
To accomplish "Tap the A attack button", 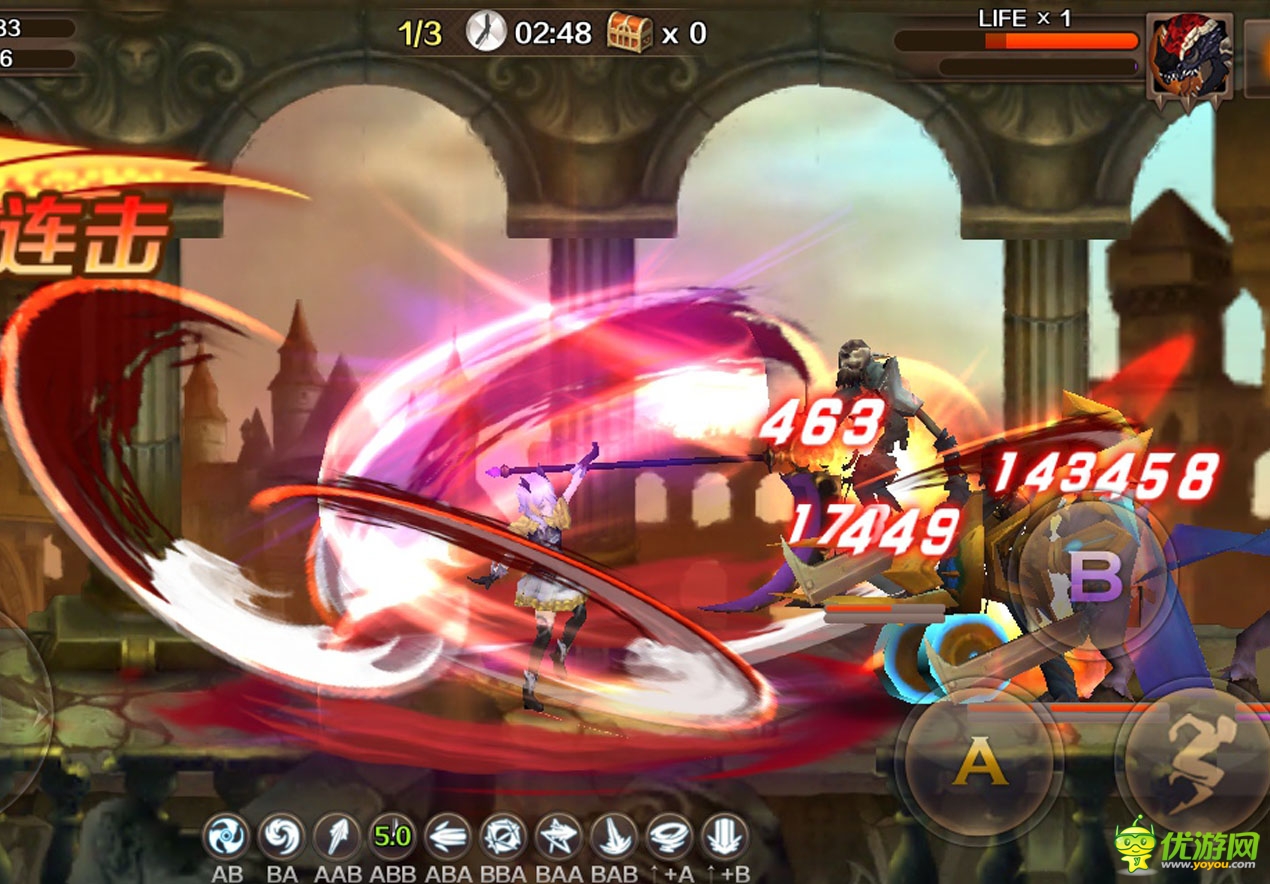I will tap(978, 764).
